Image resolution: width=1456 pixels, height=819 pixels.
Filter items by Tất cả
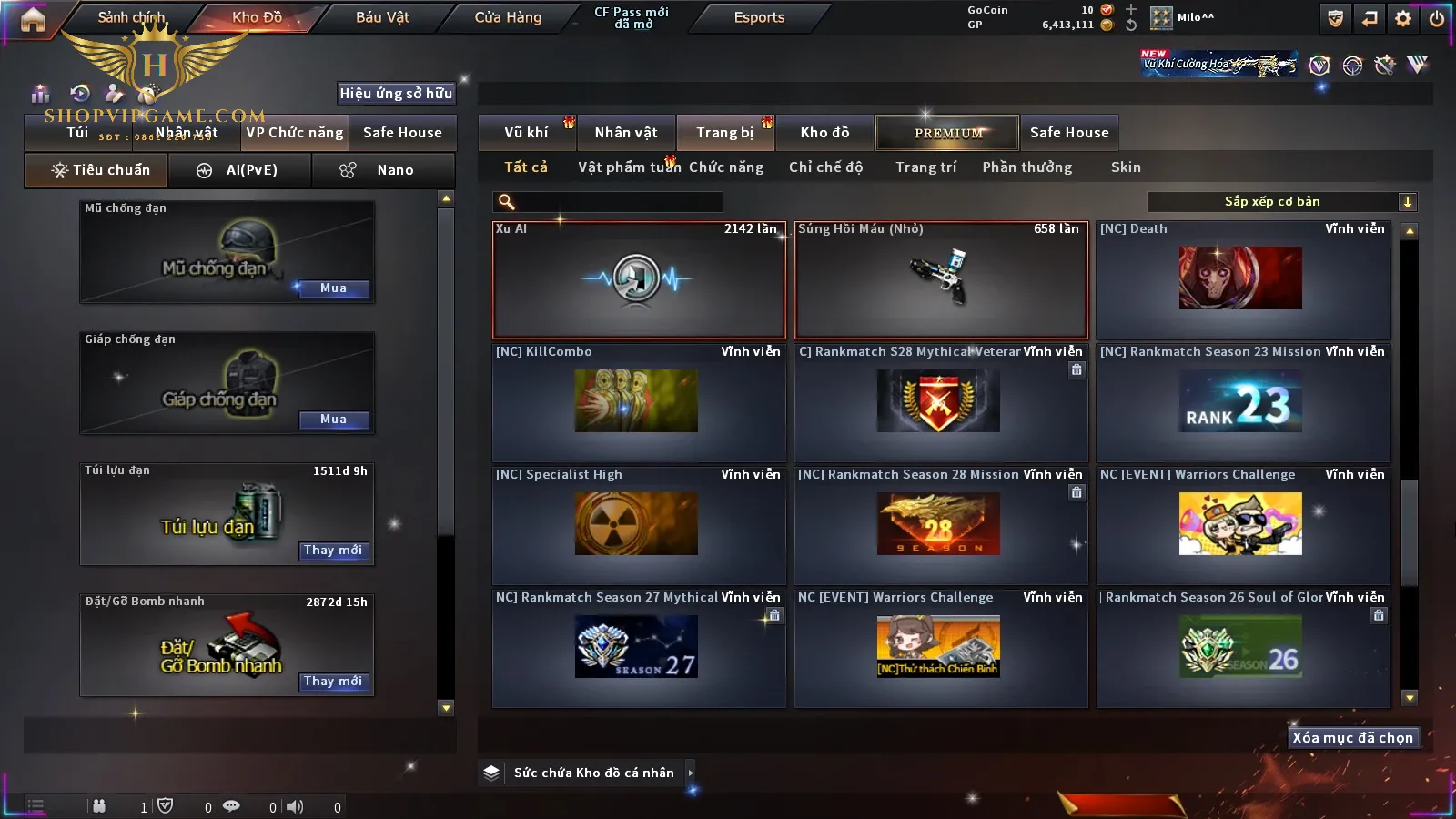[526, 167]
